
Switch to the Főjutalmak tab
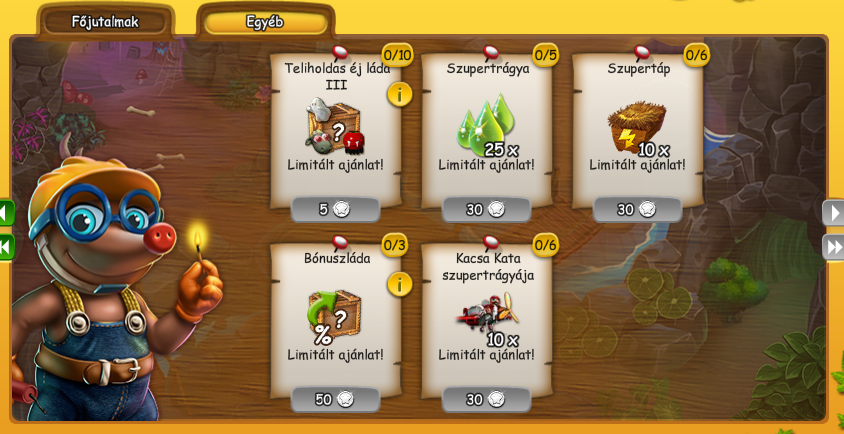(105, 21)
